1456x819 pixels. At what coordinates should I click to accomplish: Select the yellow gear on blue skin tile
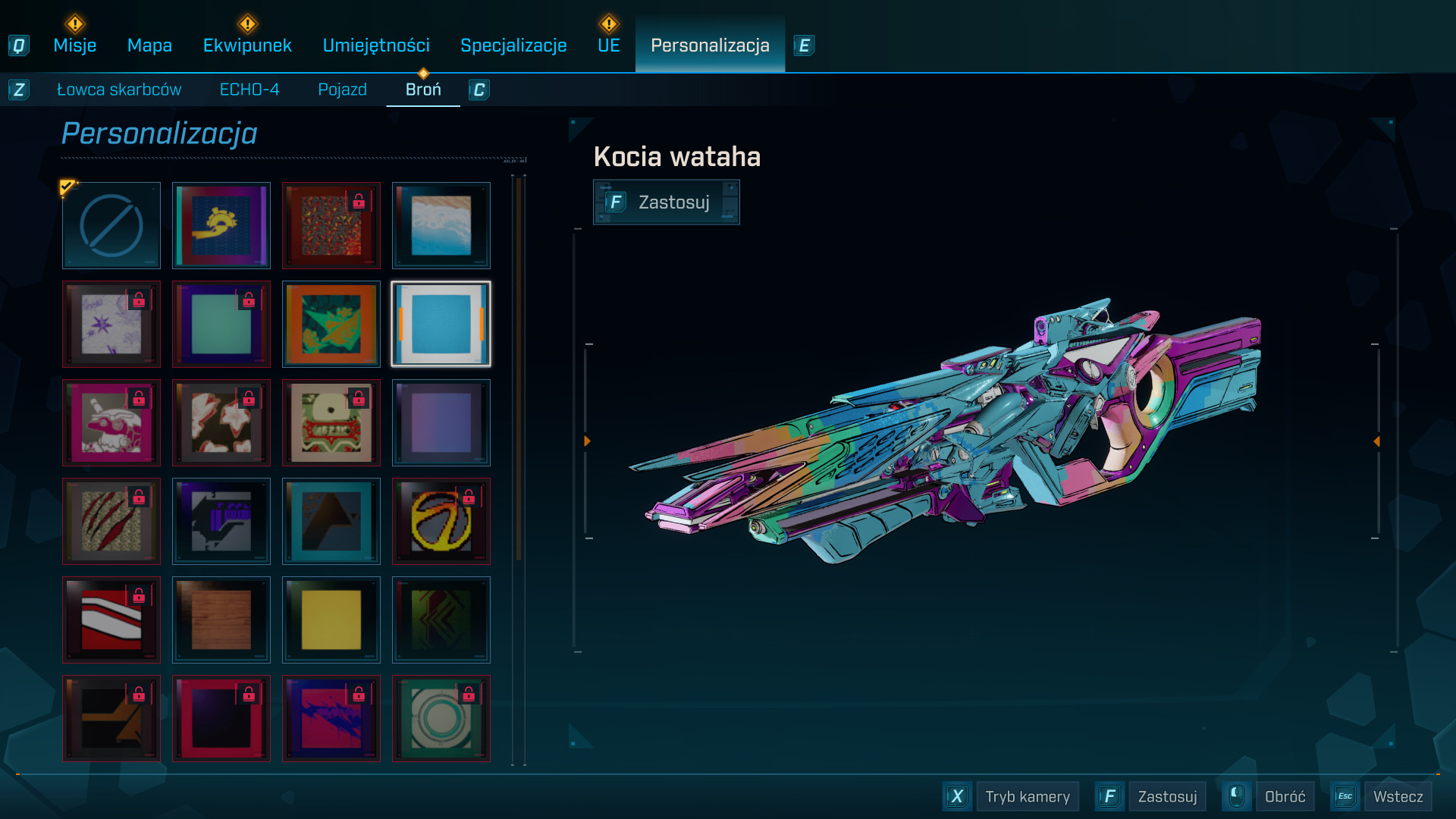click(221, 225)
